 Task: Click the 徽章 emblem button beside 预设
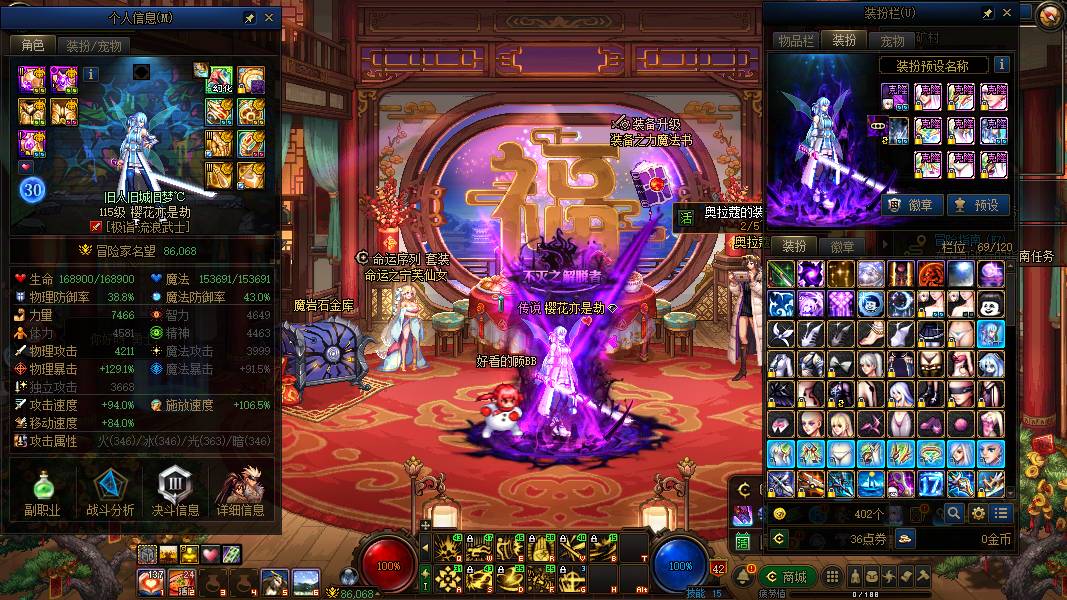(x=909, y=205)
